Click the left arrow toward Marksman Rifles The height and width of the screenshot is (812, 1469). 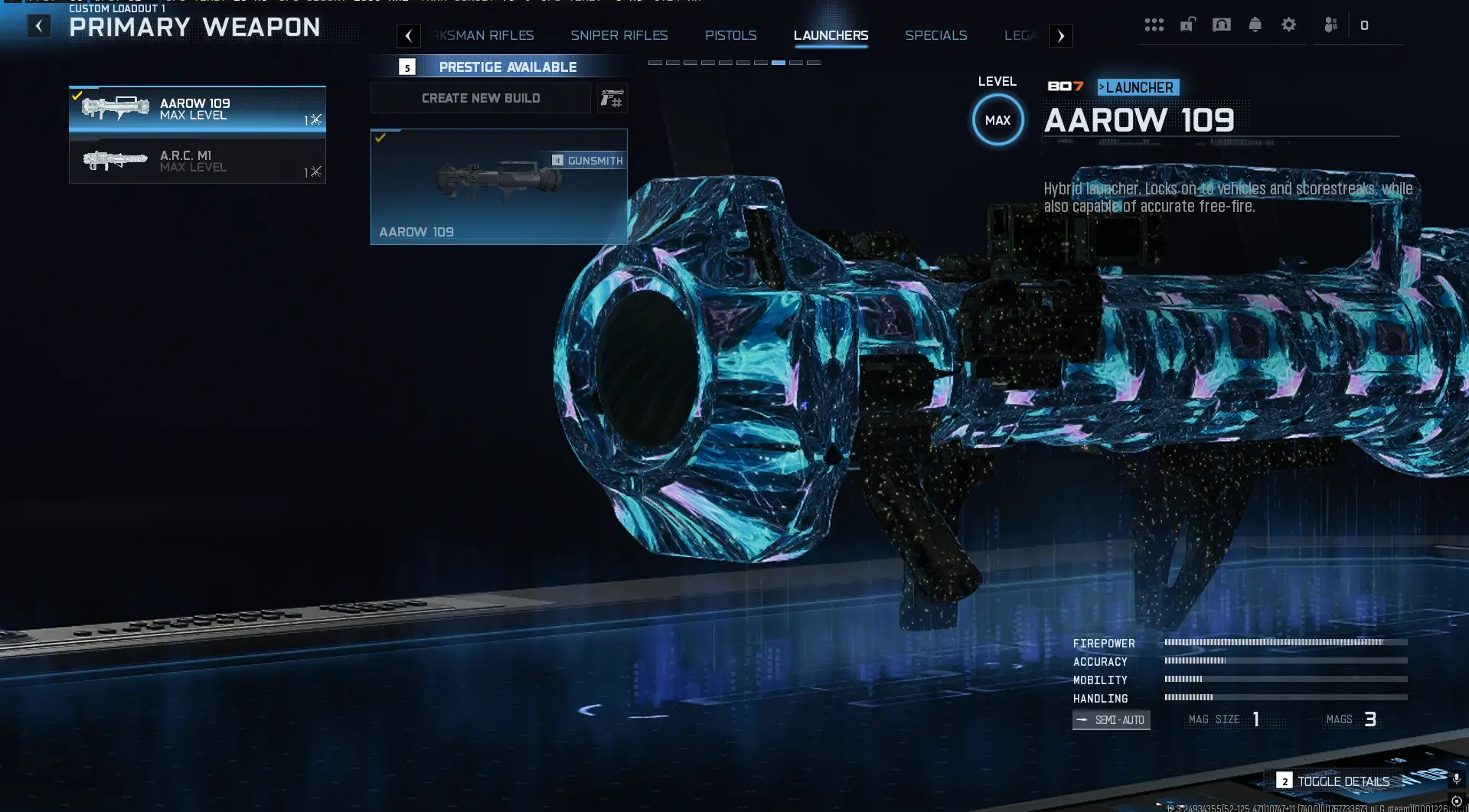click(409, 35)
